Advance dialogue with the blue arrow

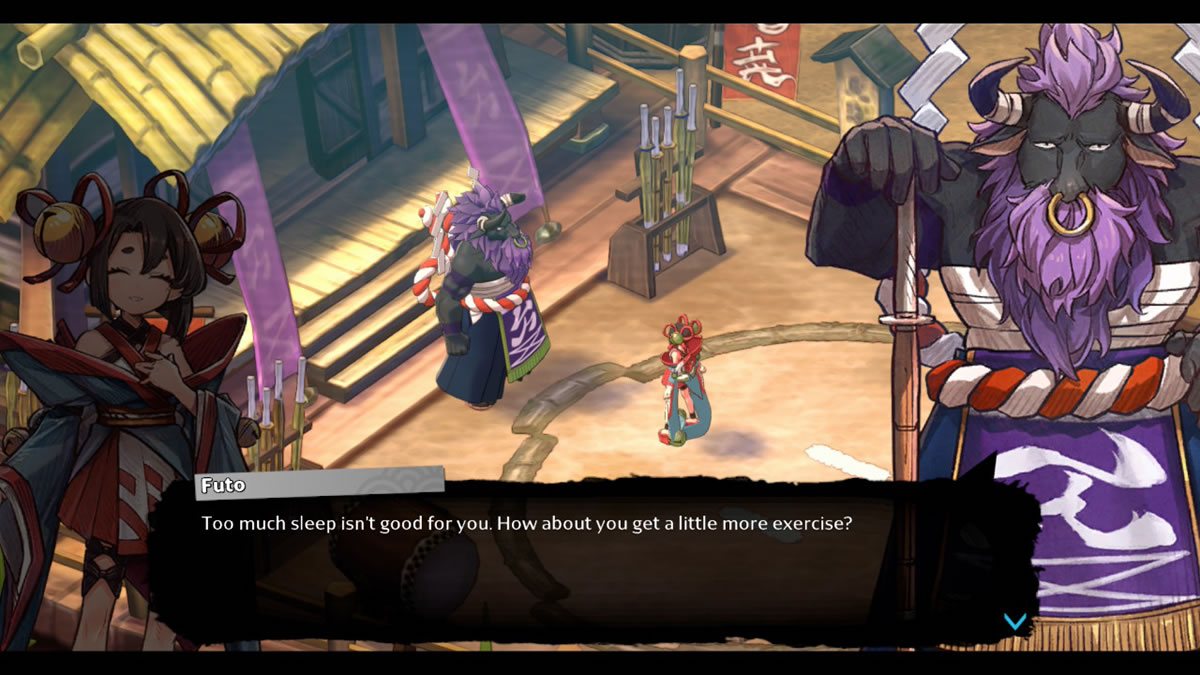click(x=1014, y=622)
